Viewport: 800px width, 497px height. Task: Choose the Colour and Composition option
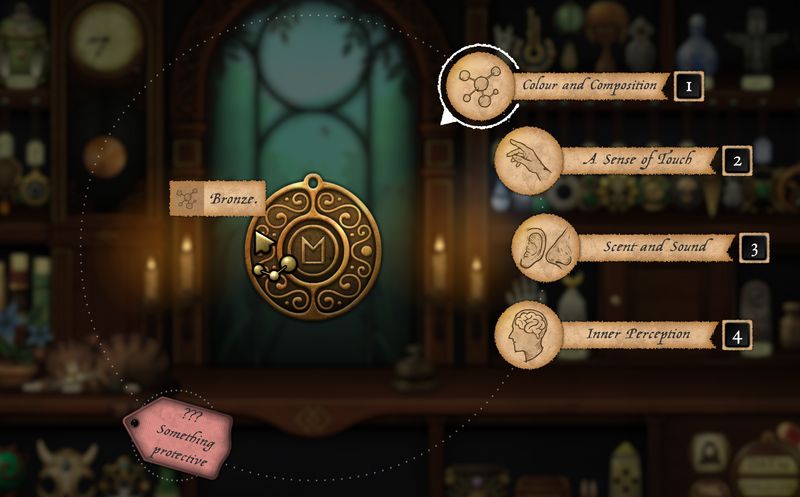[x=590, y=85]
